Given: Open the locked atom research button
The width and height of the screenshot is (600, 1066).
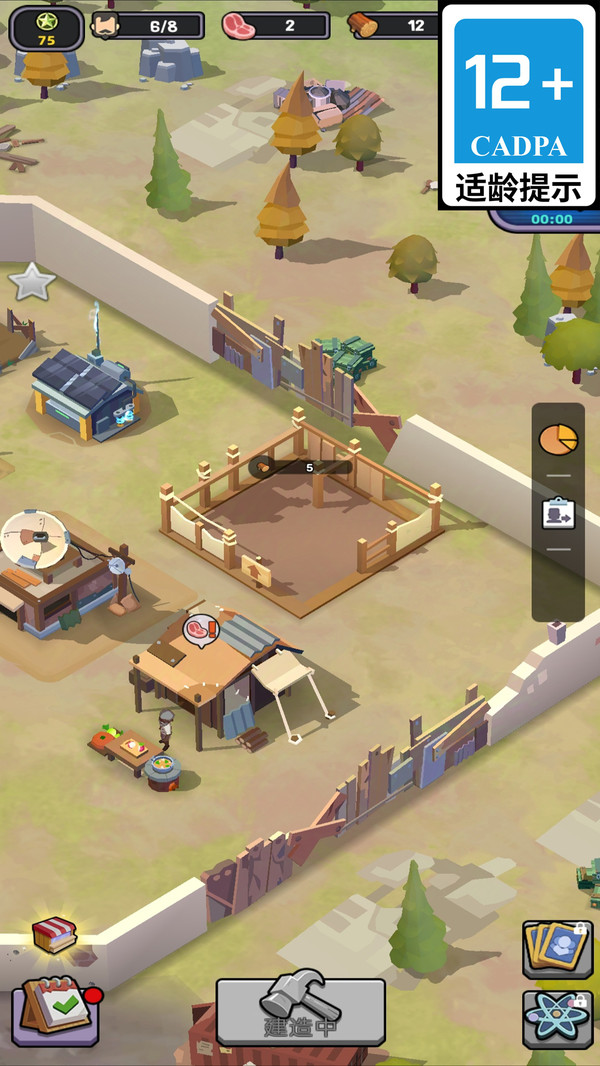Looking at the screenshot, I should click(557, 1019).
